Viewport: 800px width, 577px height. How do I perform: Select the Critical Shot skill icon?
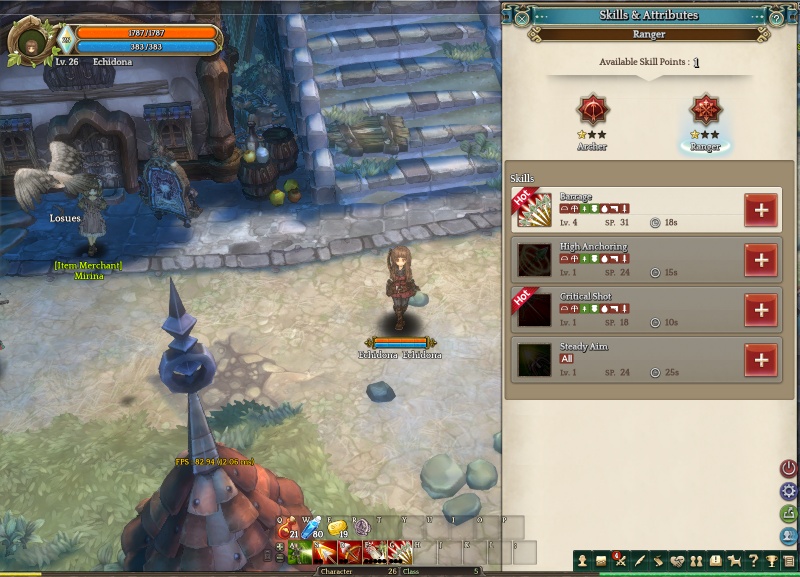click(x=534, y=310)
